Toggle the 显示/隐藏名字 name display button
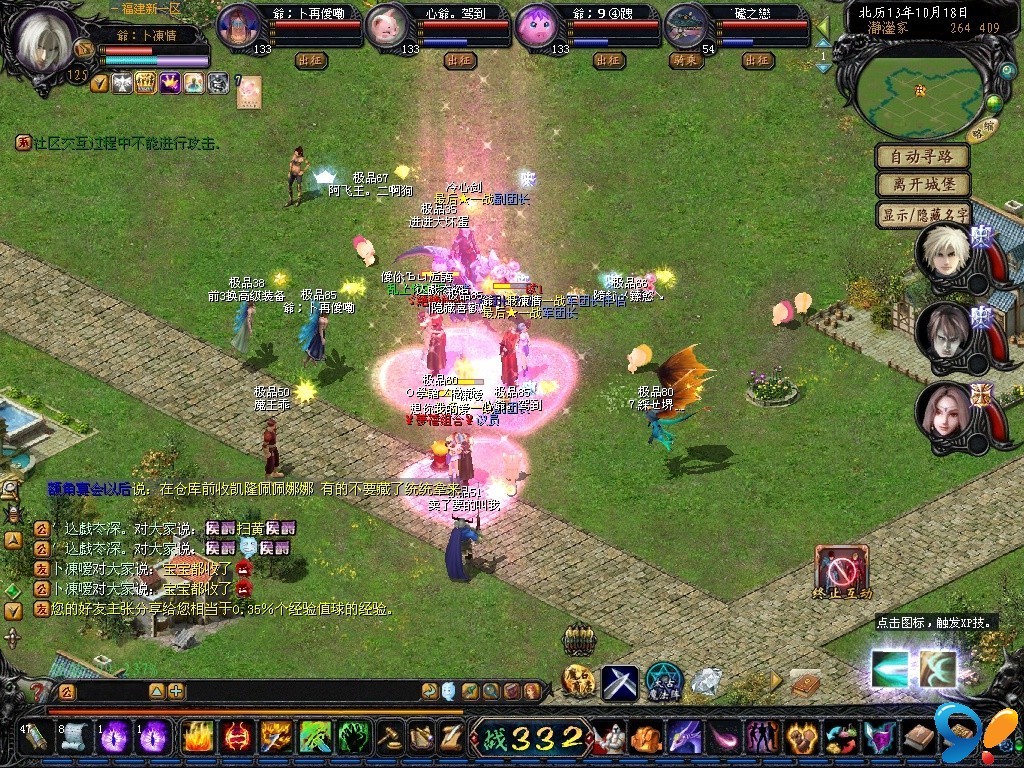The height and width of the screenshot is (768, 1024). pyautogui.click(x=923, y=214)
